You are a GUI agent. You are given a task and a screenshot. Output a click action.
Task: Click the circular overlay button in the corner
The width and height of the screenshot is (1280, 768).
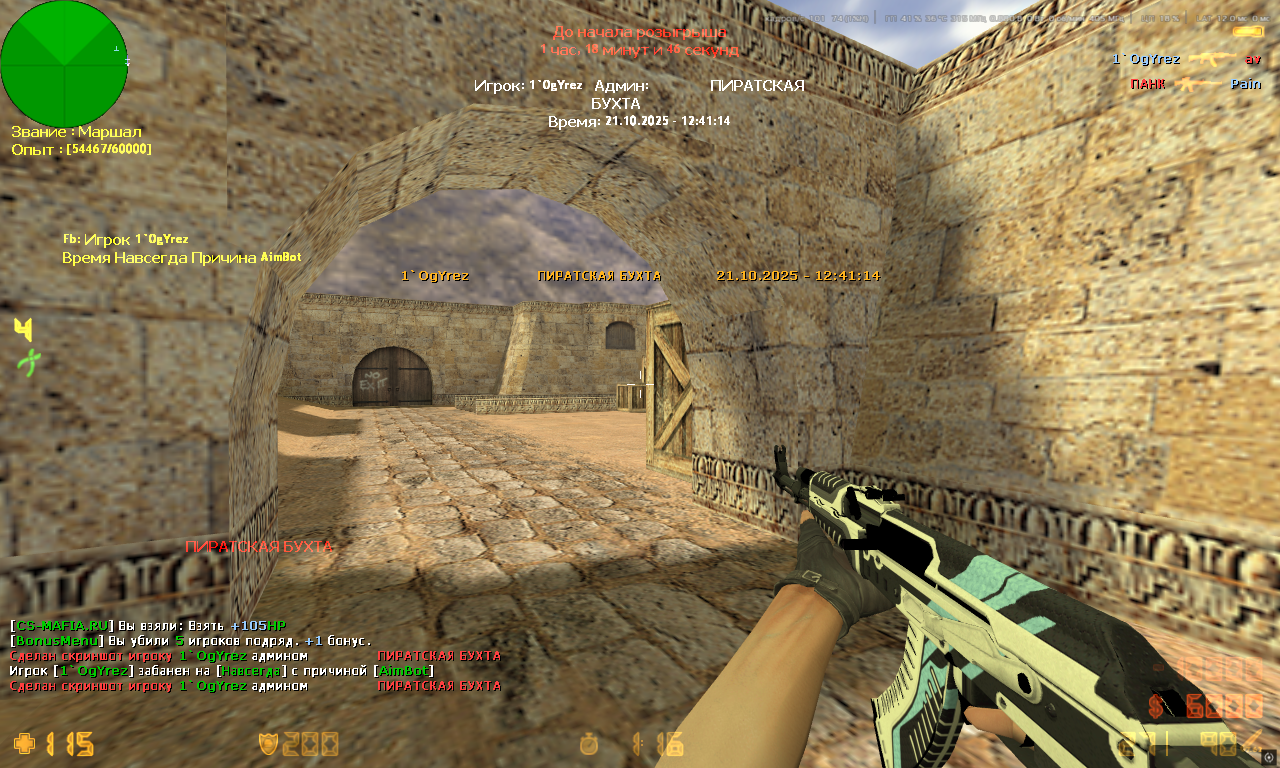coord(1268,756)
